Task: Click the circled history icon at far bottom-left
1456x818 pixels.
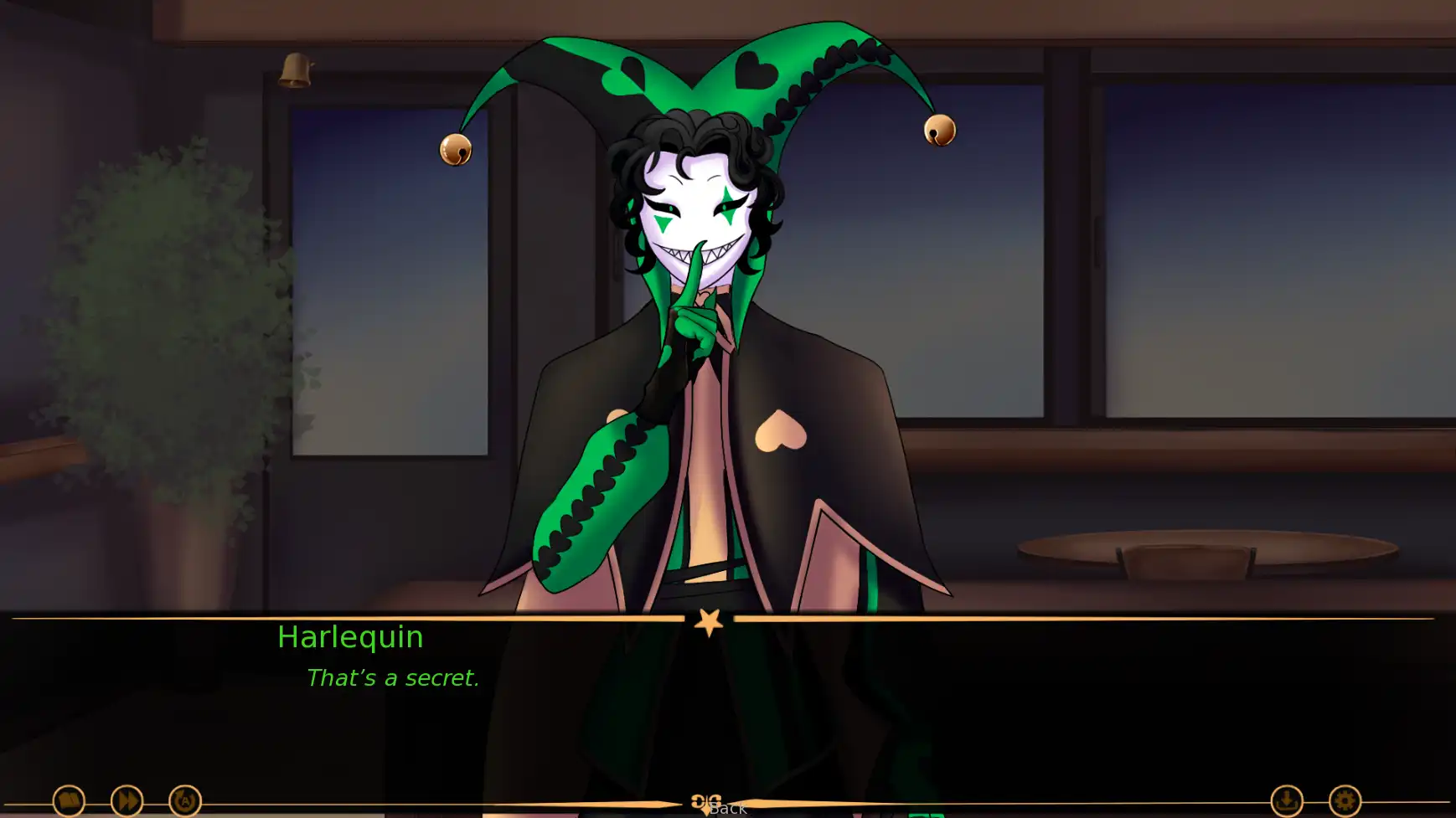Action: pos(70,800)
